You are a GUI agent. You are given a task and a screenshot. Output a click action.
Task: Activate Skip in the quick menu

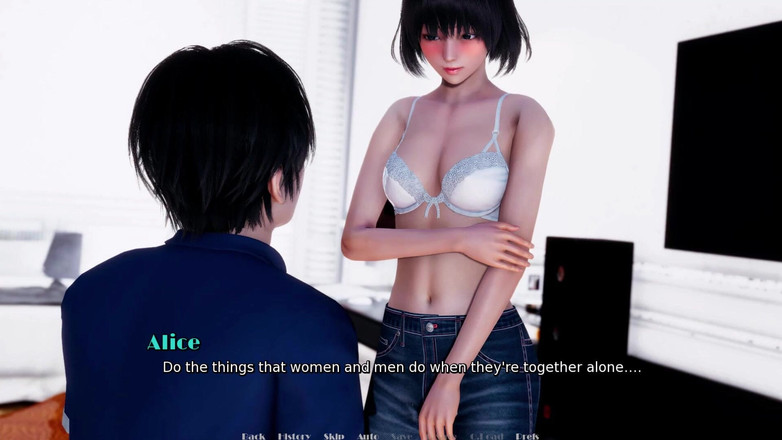(x=333, y=436)
